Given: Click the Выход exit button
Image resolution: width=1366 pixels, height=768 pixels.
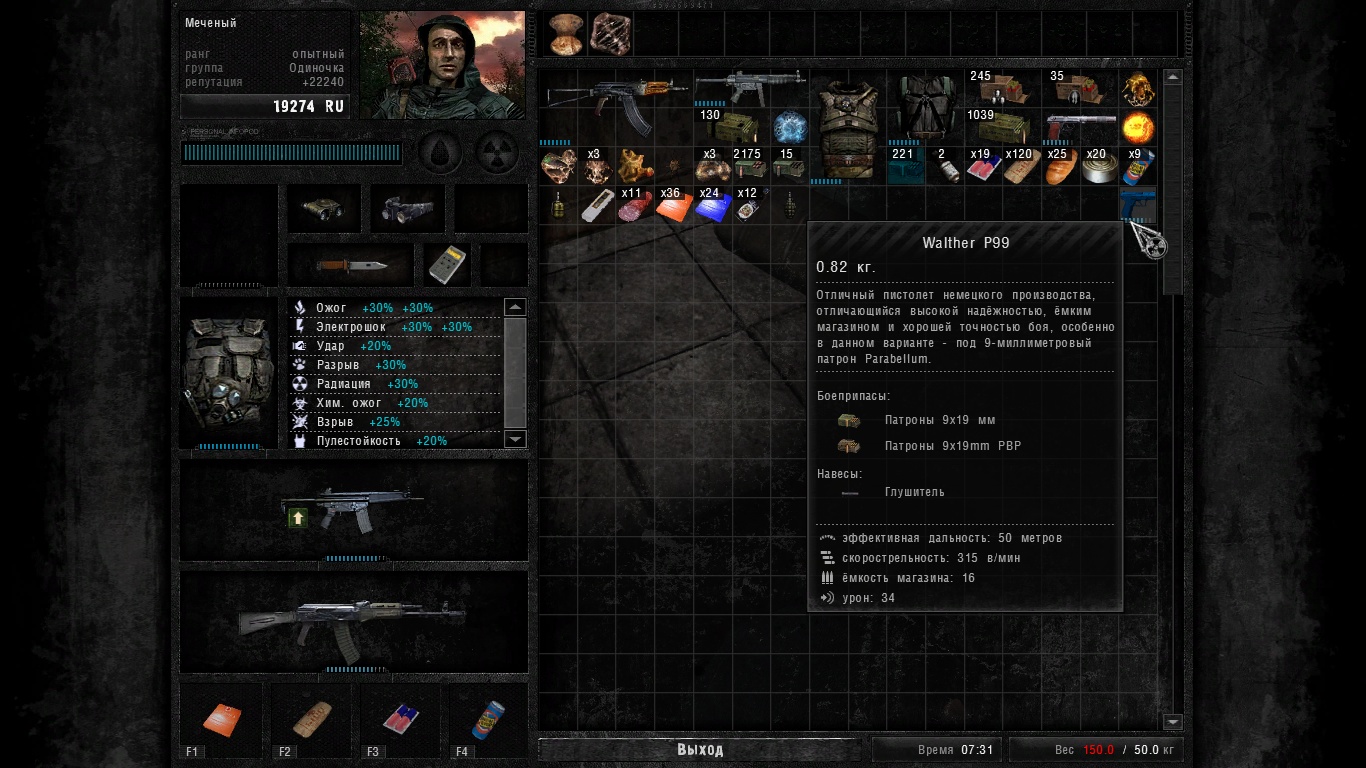Looking at the screenshot, I should tap(699, 750).
